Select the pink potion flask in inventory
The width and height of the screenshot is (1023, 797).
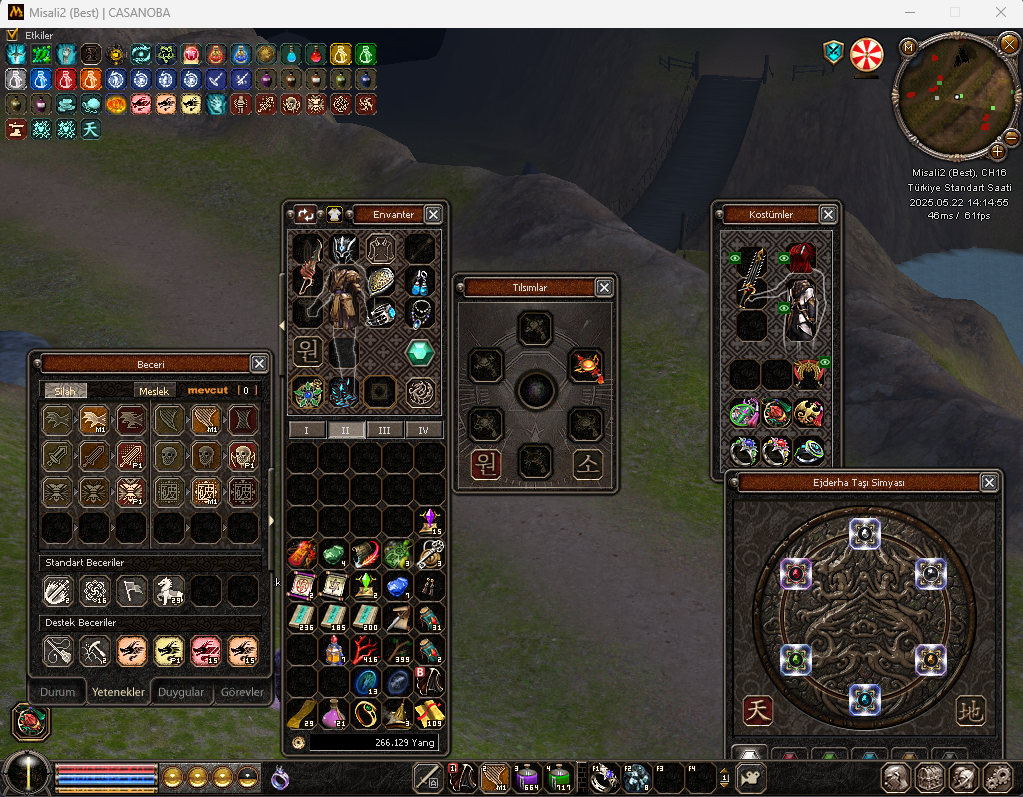click(333, 714)
